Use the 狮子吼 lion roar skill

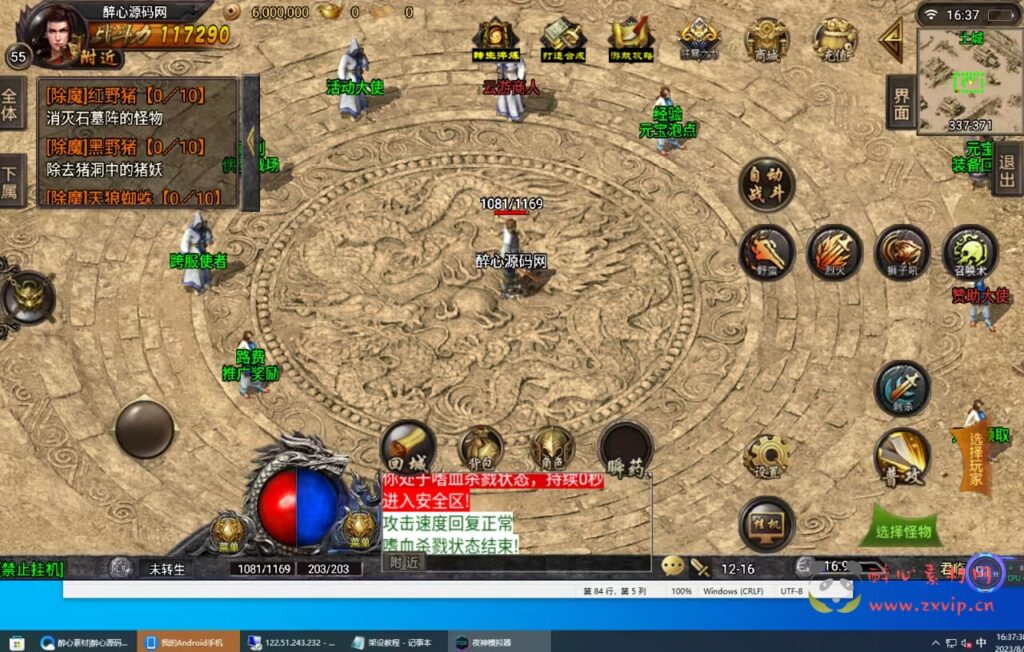tap(902, 250)
